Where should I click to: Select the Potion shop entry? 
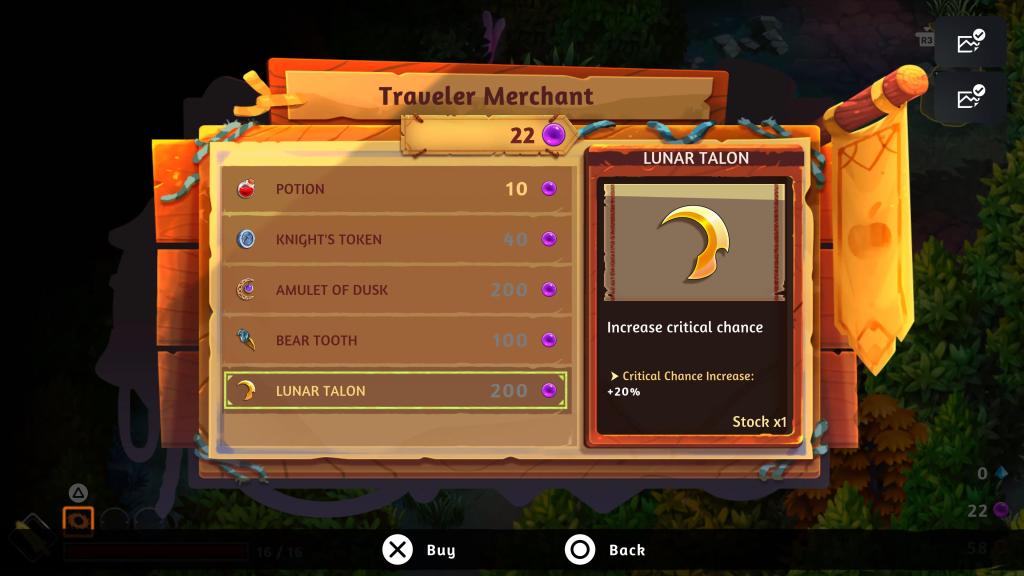click(396, 189)
